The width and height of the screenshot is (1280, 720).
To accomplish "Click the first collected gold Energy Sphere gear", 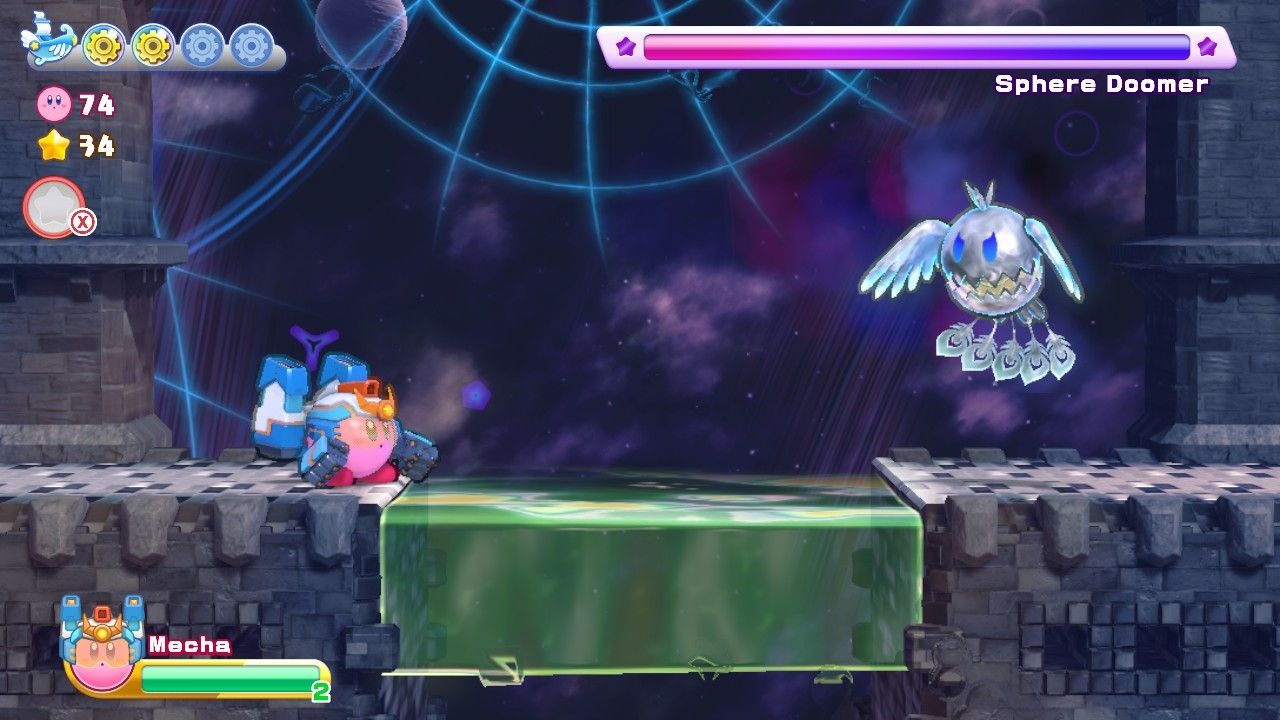I will coord(103,42).
